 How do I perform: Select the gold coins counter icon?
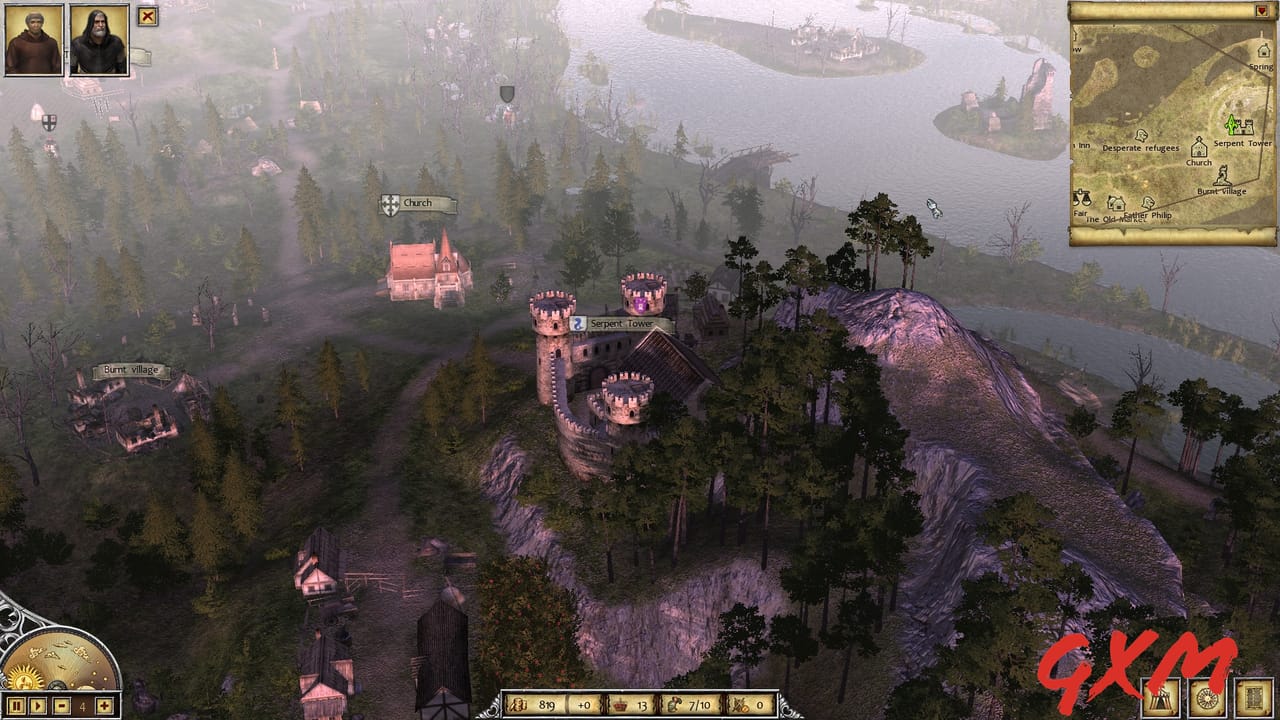[520, 704]
